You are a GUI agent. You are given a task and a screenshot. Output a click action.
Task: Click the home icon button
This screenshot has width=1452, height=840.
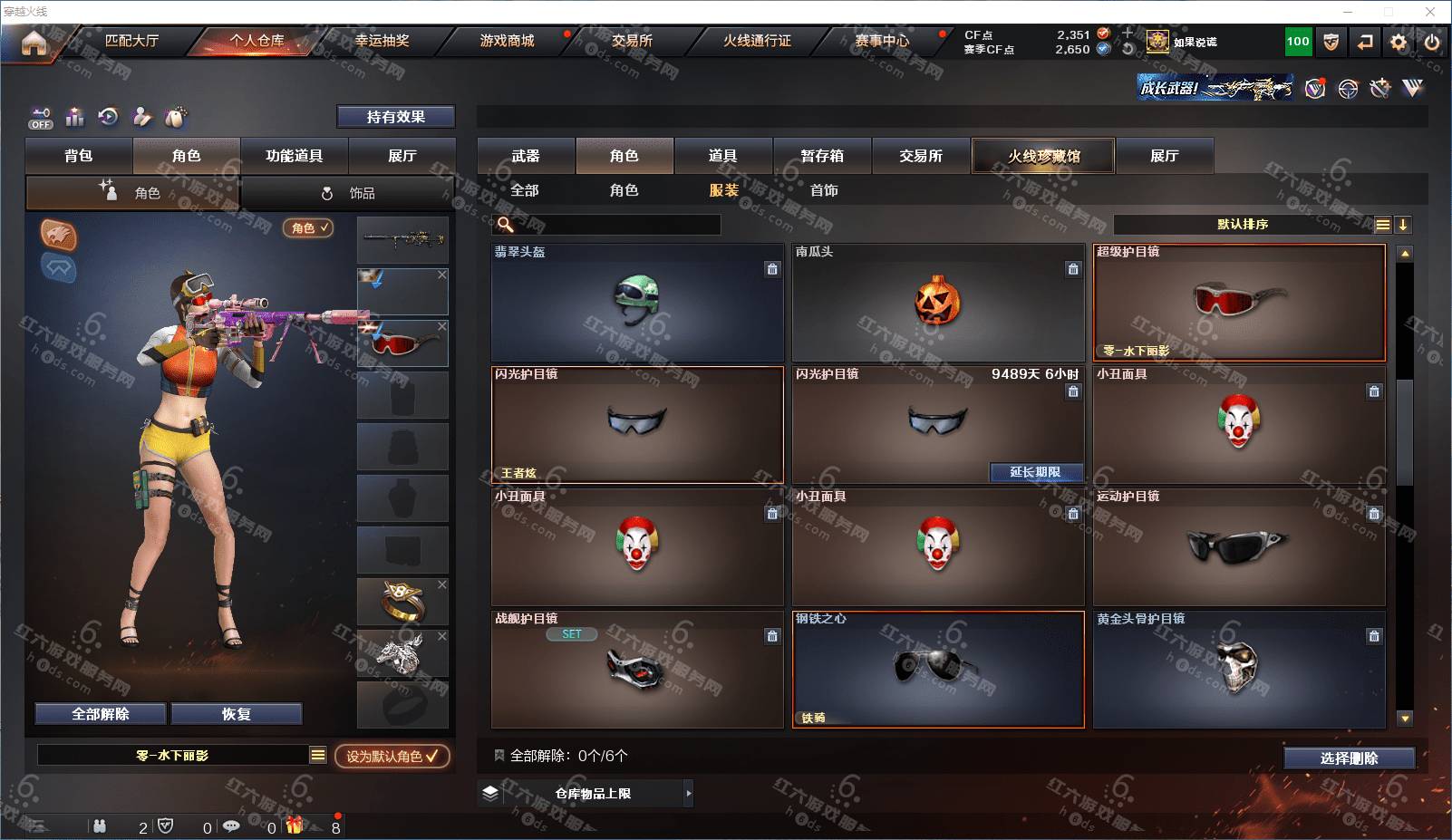click(x=34, y=43)
